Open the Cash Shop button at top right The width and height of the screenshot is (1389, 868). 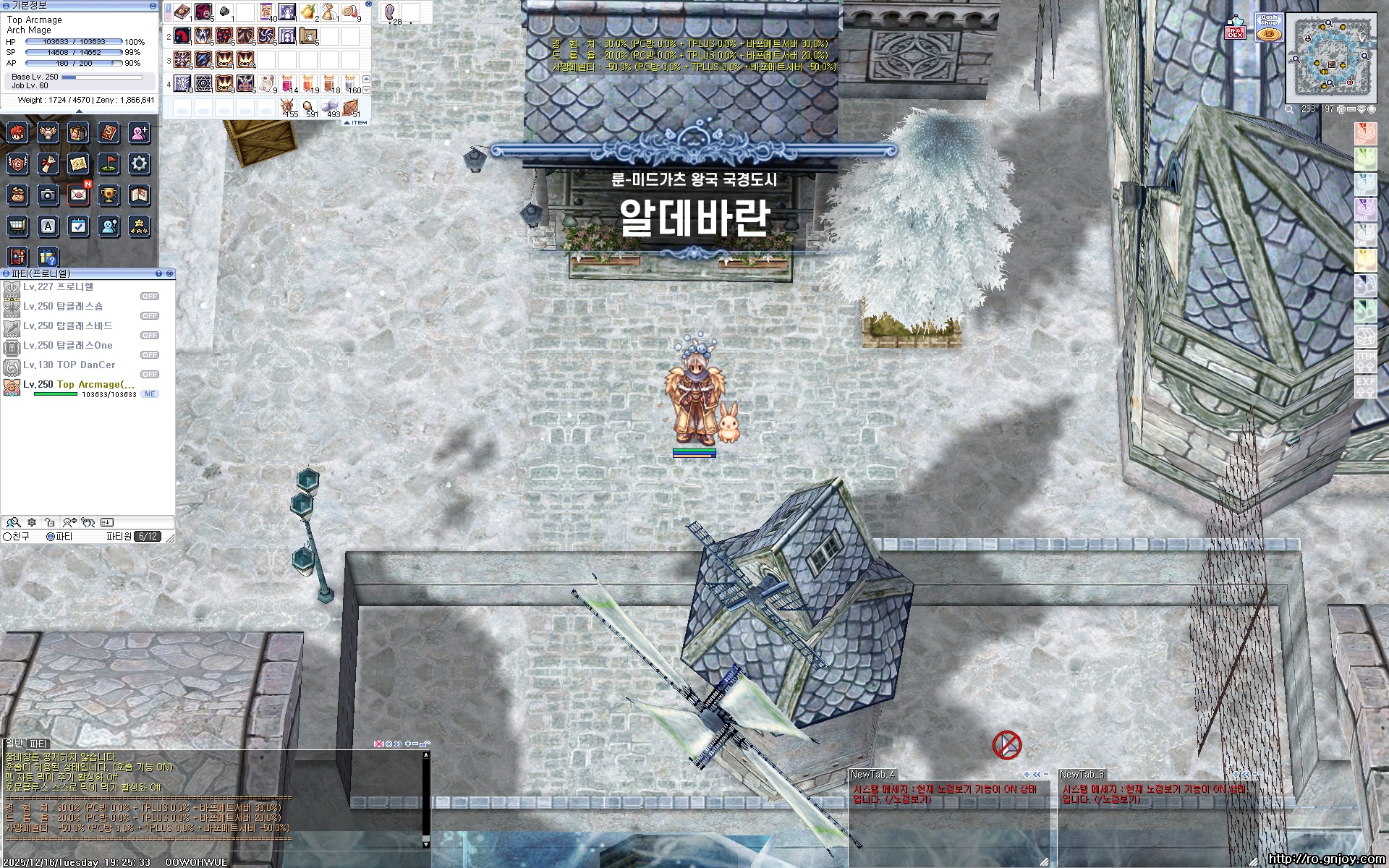click(1269, 27)
